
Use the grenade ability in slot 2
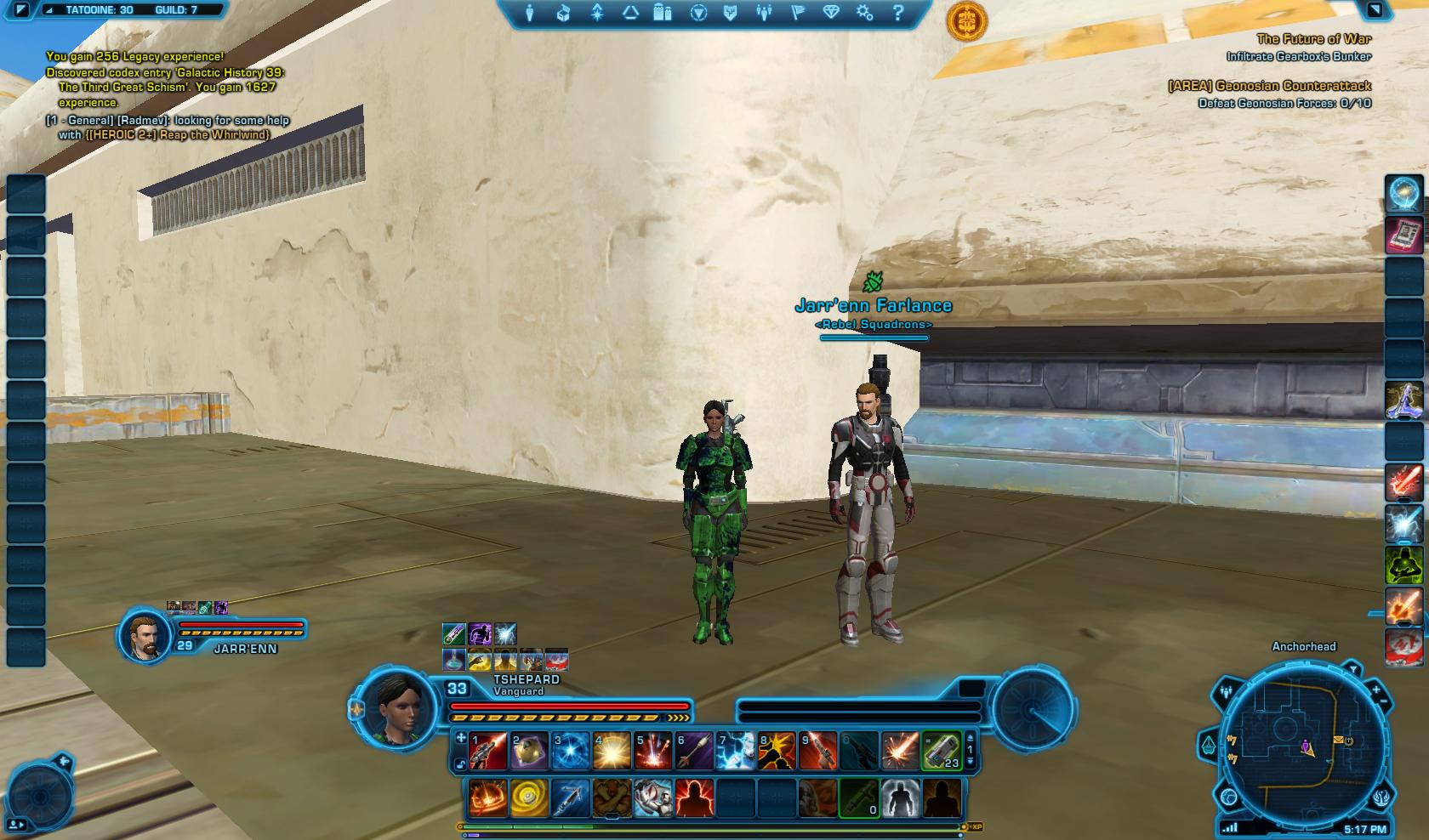(x=529, y=752)
